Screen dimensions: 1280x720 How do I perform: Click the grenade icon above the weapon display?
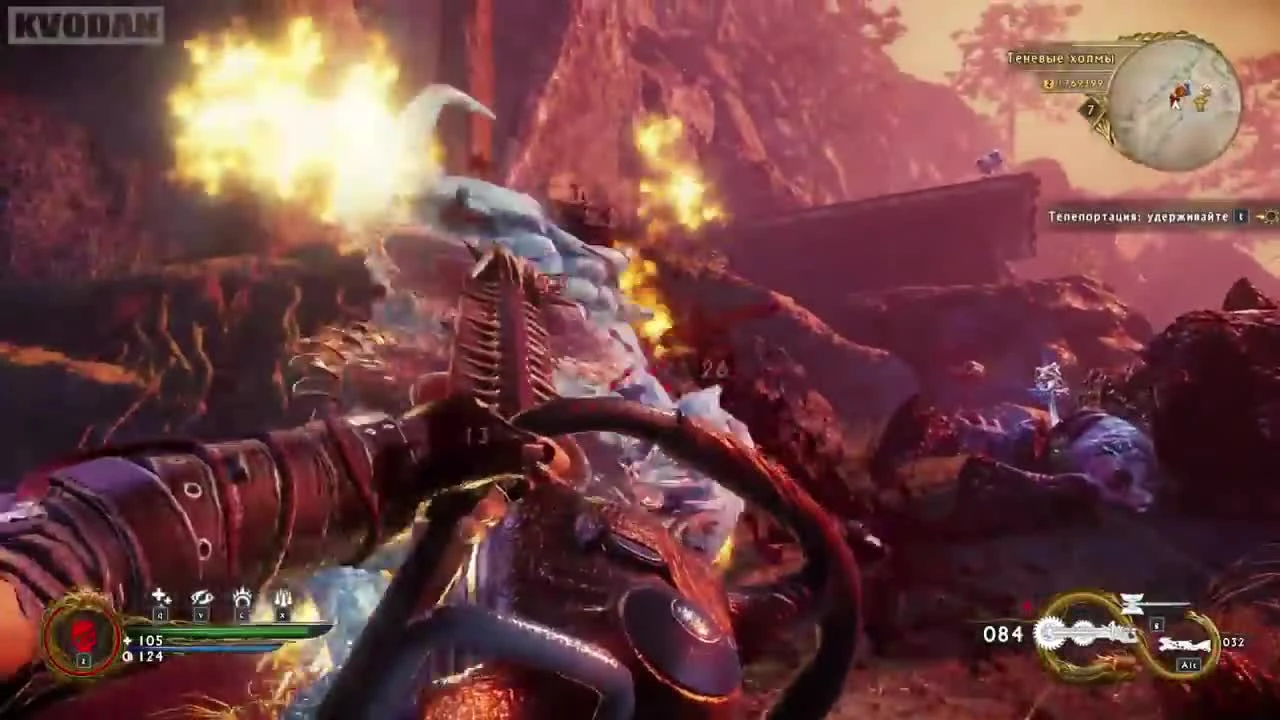pos(1133,603)
